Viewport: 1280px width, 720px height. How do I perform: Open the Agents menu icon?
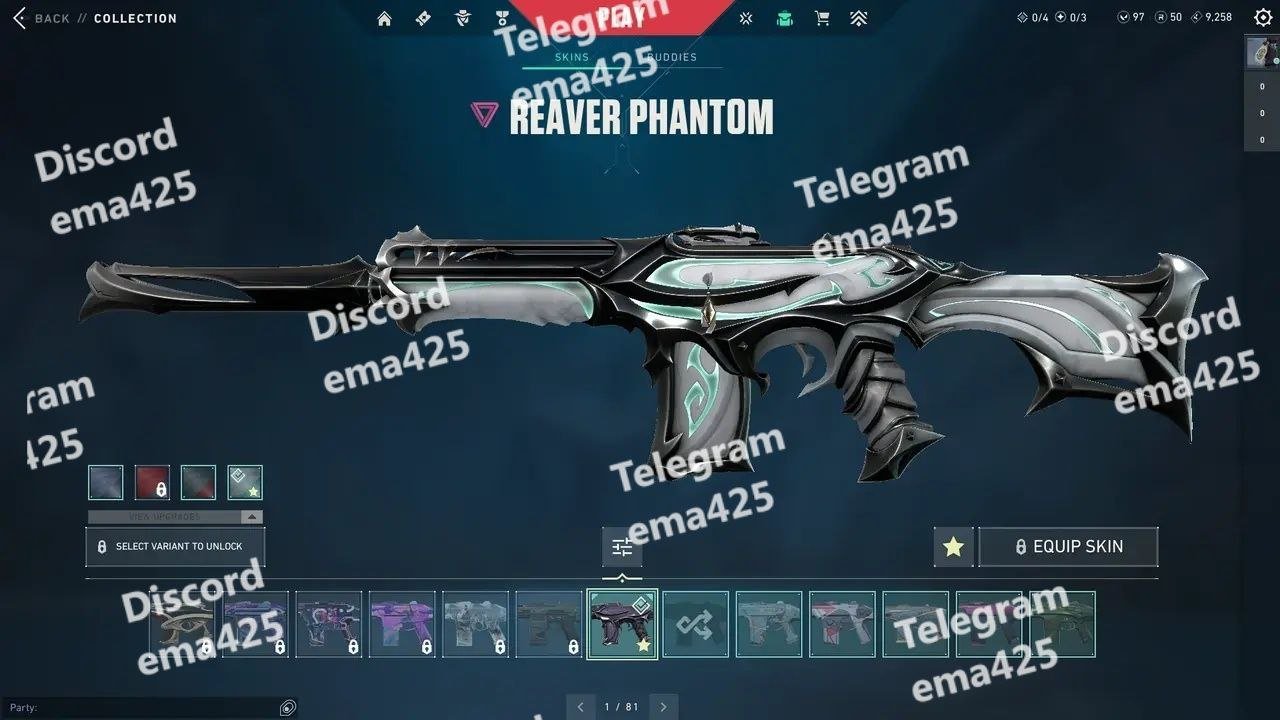pos(462,18)
